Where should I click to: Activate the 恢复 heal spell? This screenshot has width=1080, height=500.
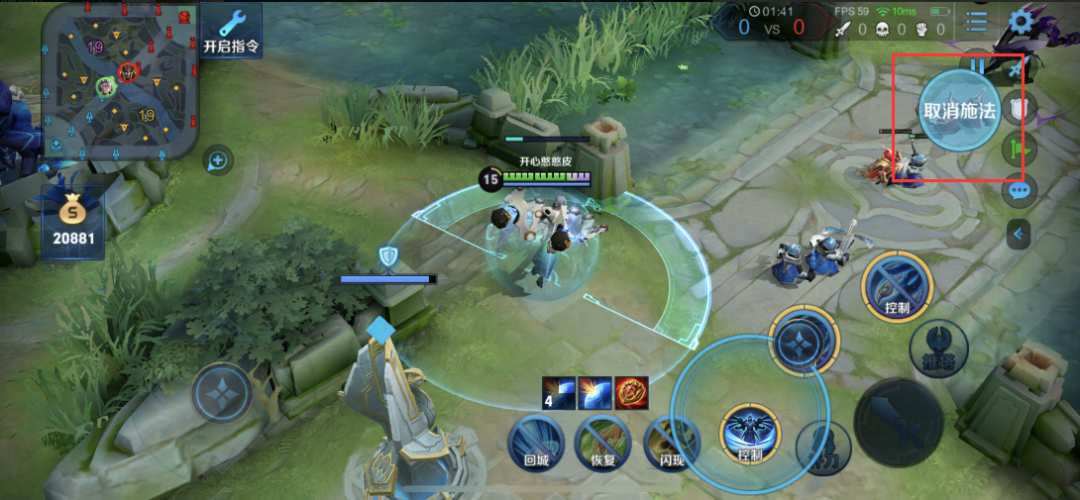[602, 444]
